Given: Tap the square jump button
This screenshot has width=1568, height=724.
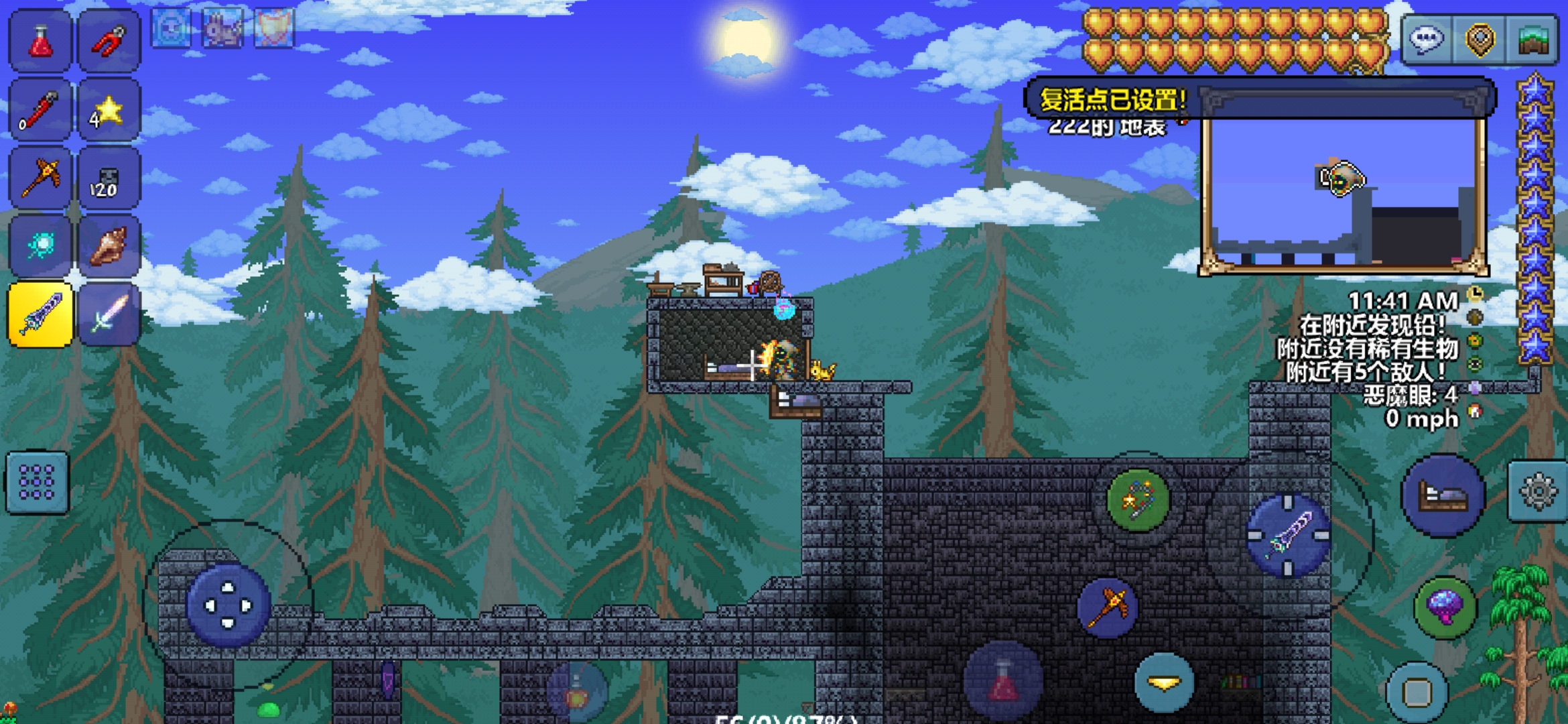Looking at the screenshot, I should [1417, 692].
